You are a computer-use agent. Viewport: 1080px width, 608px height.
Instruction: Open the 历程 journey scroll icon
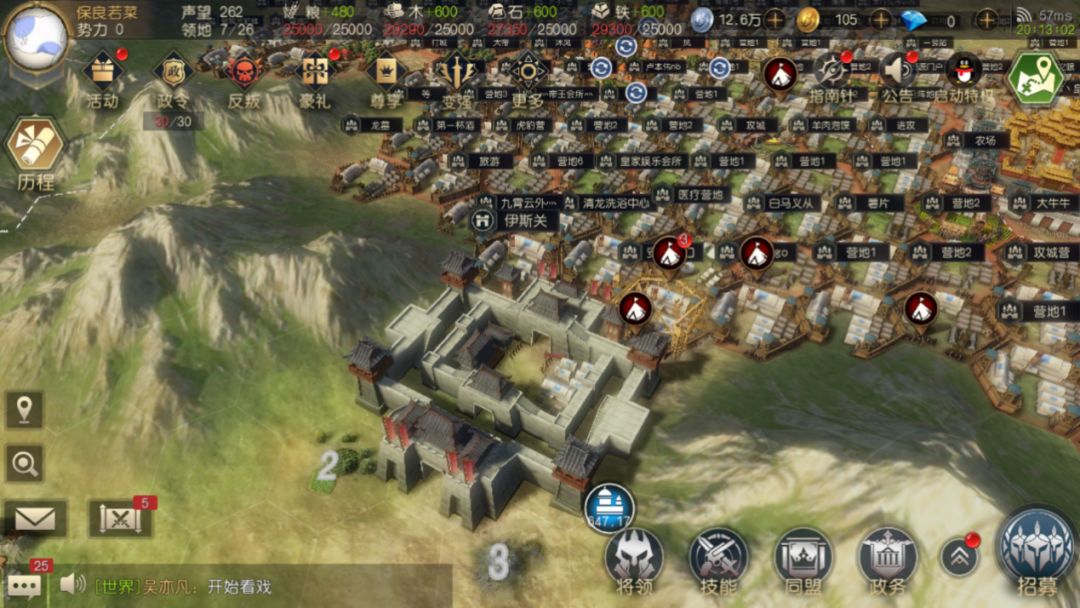click(x=35, y=147)
